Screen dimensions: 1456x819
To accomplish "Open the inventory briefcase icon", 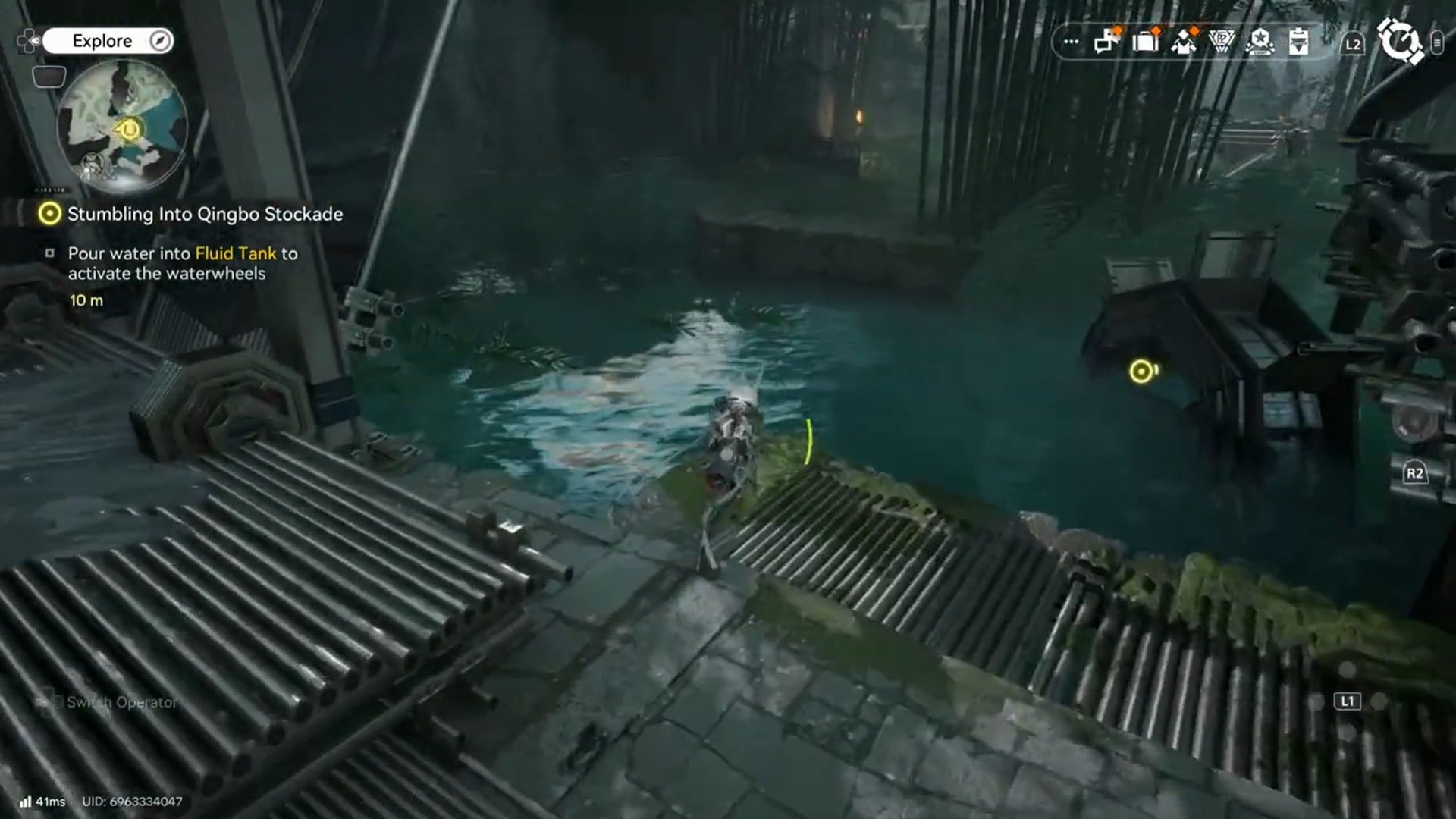I will coord(1146,42).
